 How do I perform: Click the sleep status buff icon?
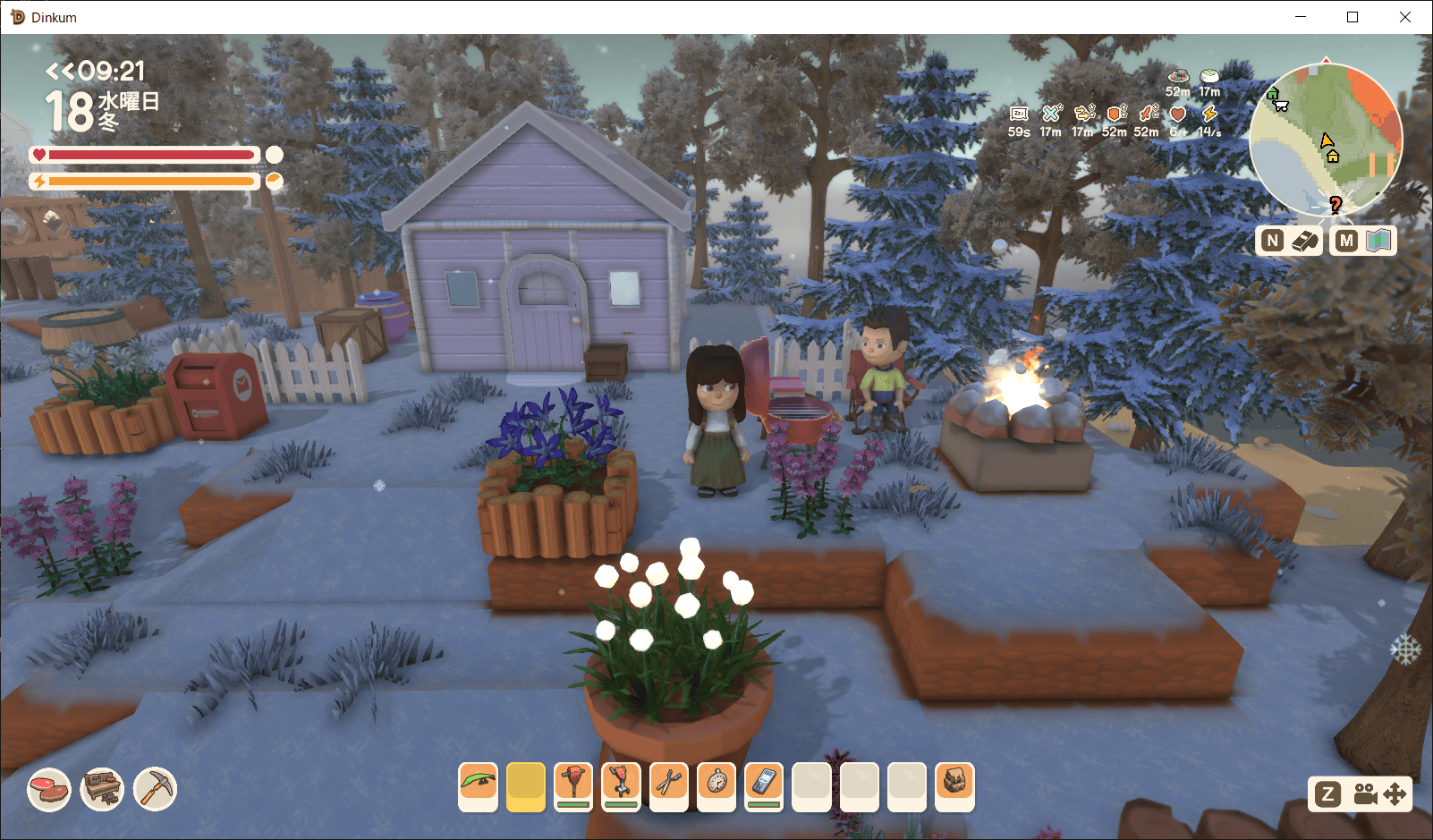(1019, 115)
